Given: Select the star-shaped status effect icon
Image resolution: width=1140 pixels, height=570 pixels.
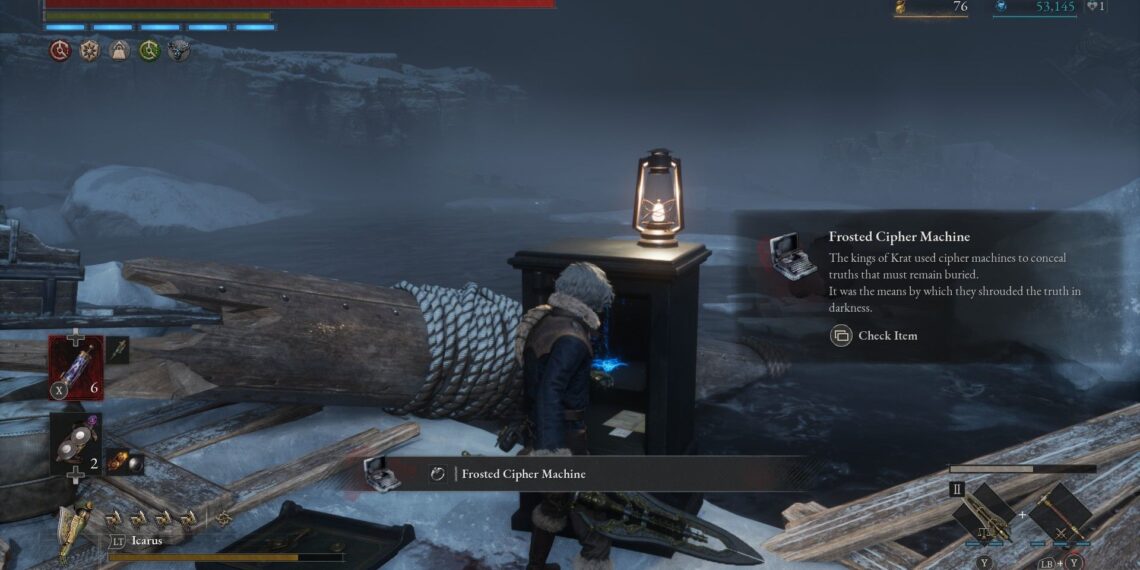Looking at the screenshot, I should coord(90,50).
